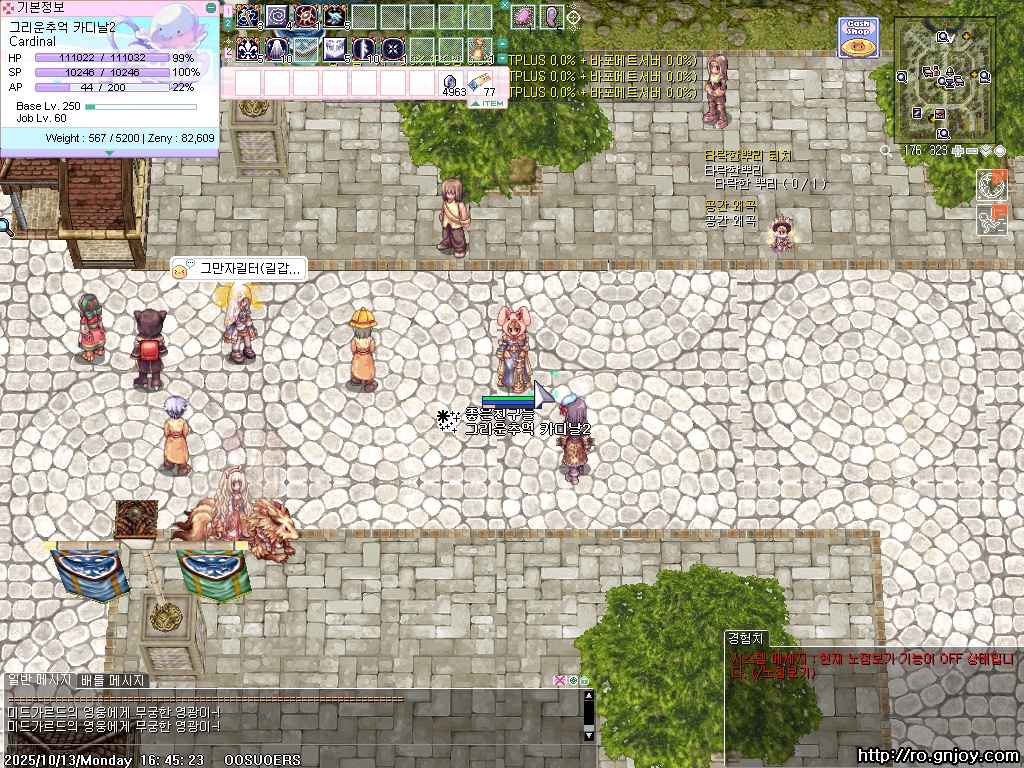The image size is (1024, 768).
Task: Select the pink gem item slot
Action: [523, 16]
